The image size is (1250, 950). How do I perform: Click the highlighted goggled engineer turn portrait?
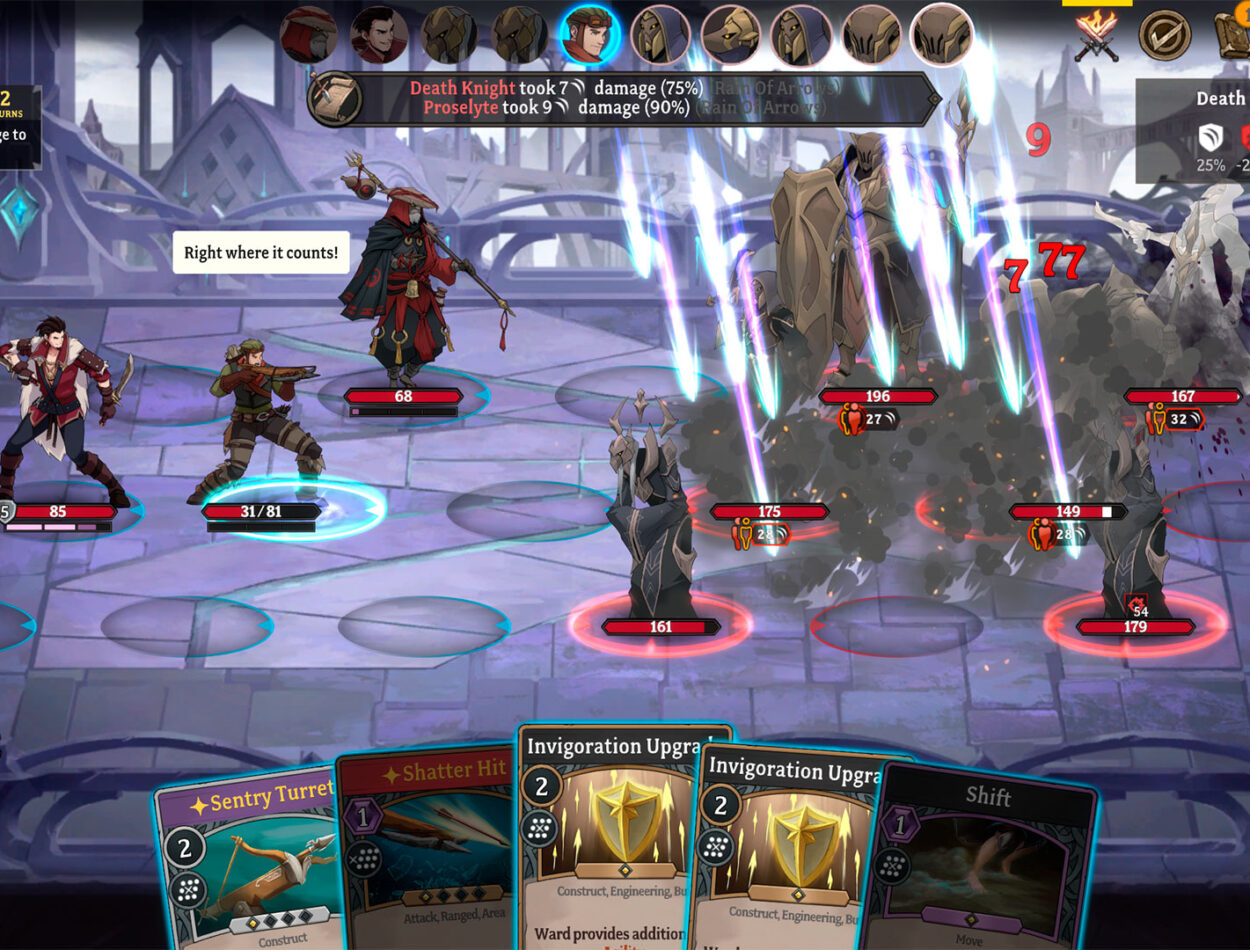[589, 35]
